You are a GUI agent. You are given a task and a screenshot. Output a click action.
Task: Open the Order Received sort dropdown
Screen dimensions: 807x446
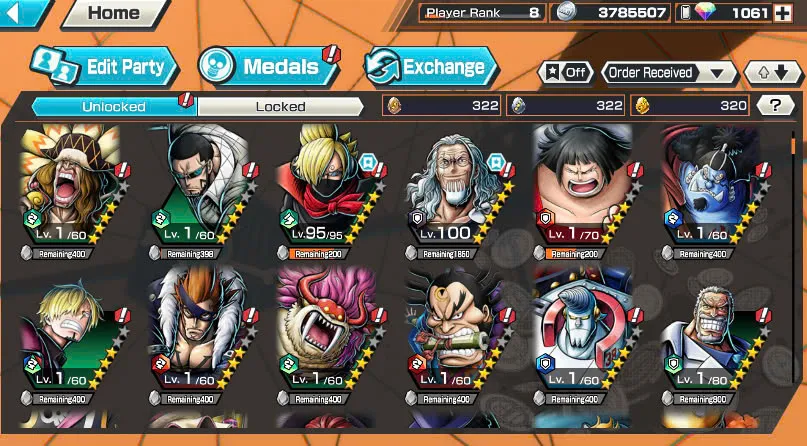[668, 73]
